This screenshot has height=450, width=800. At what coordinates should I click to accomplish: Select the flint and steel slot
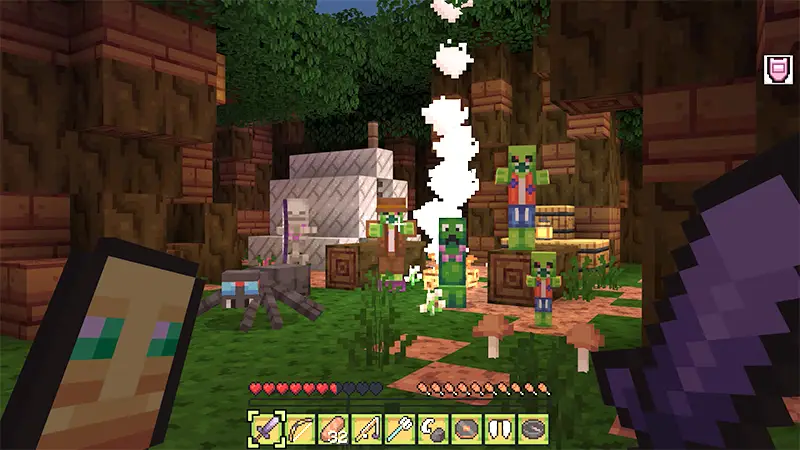click(x=433, y=428)
